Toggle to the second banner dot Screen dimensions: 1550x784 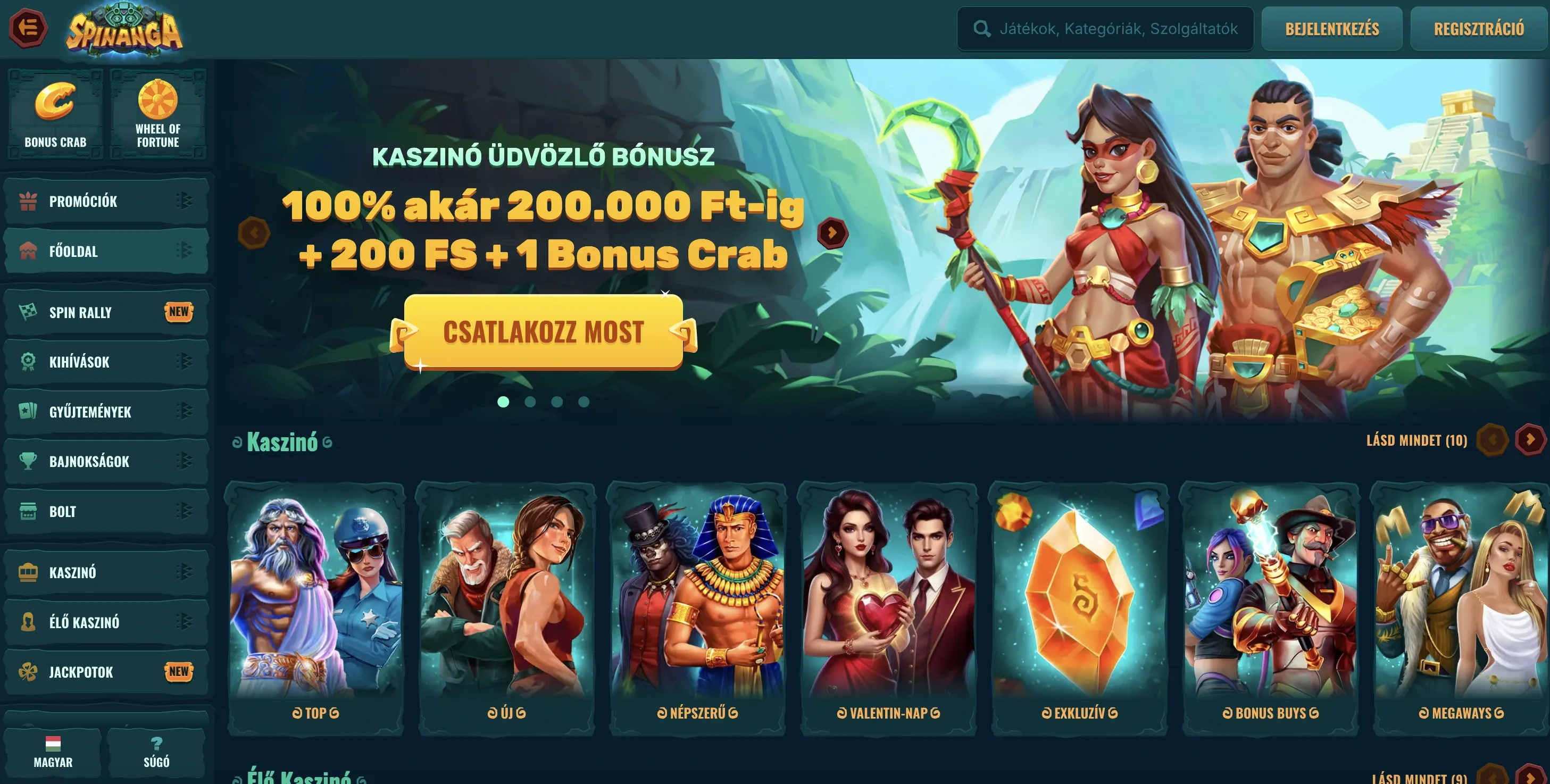click(x=529, y=402)
